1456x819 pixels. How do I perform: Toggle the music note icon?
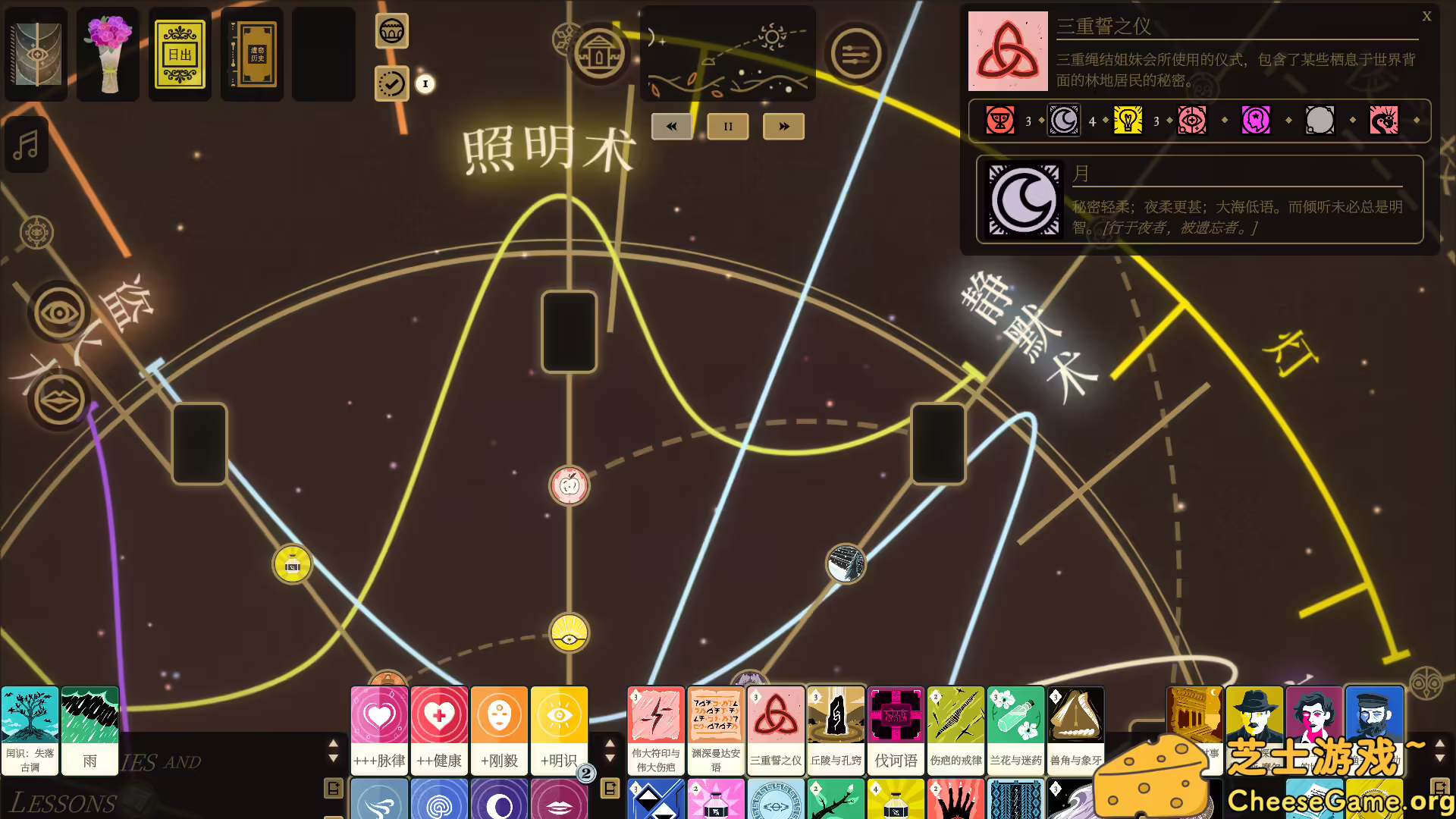pyautogui.click(x=27, y=144)
